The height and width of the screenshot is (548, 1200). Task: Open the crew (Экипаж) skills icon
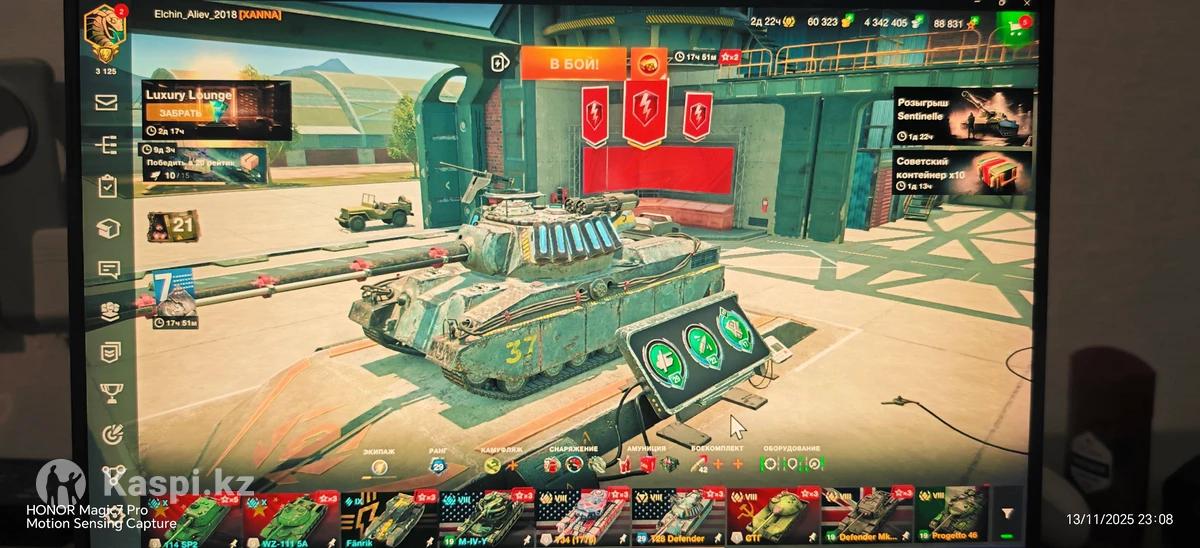tap(379, 465)
